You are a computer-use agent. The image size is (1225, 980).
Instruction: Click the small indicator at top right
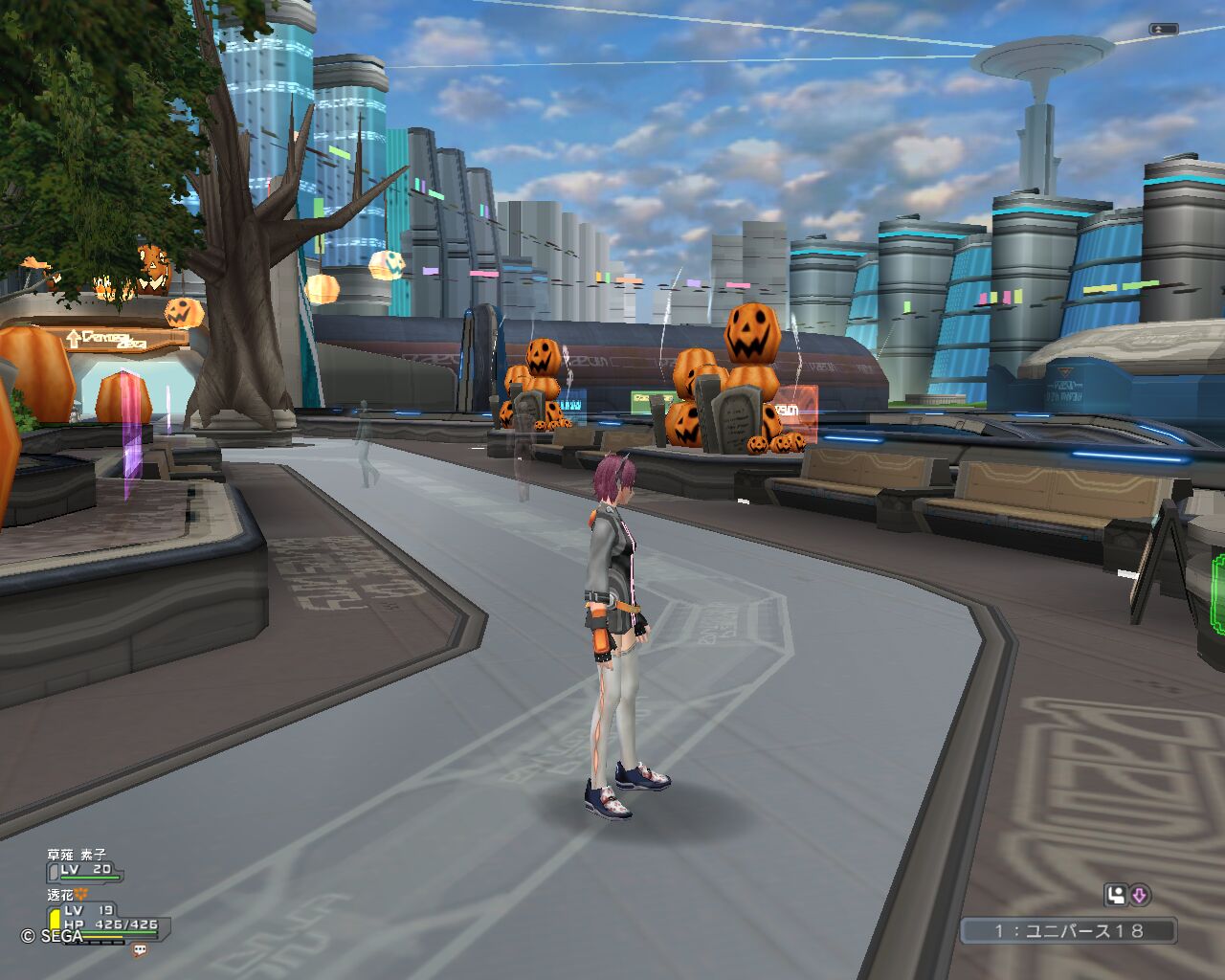pyautogui.click(x=1163, y=30)
